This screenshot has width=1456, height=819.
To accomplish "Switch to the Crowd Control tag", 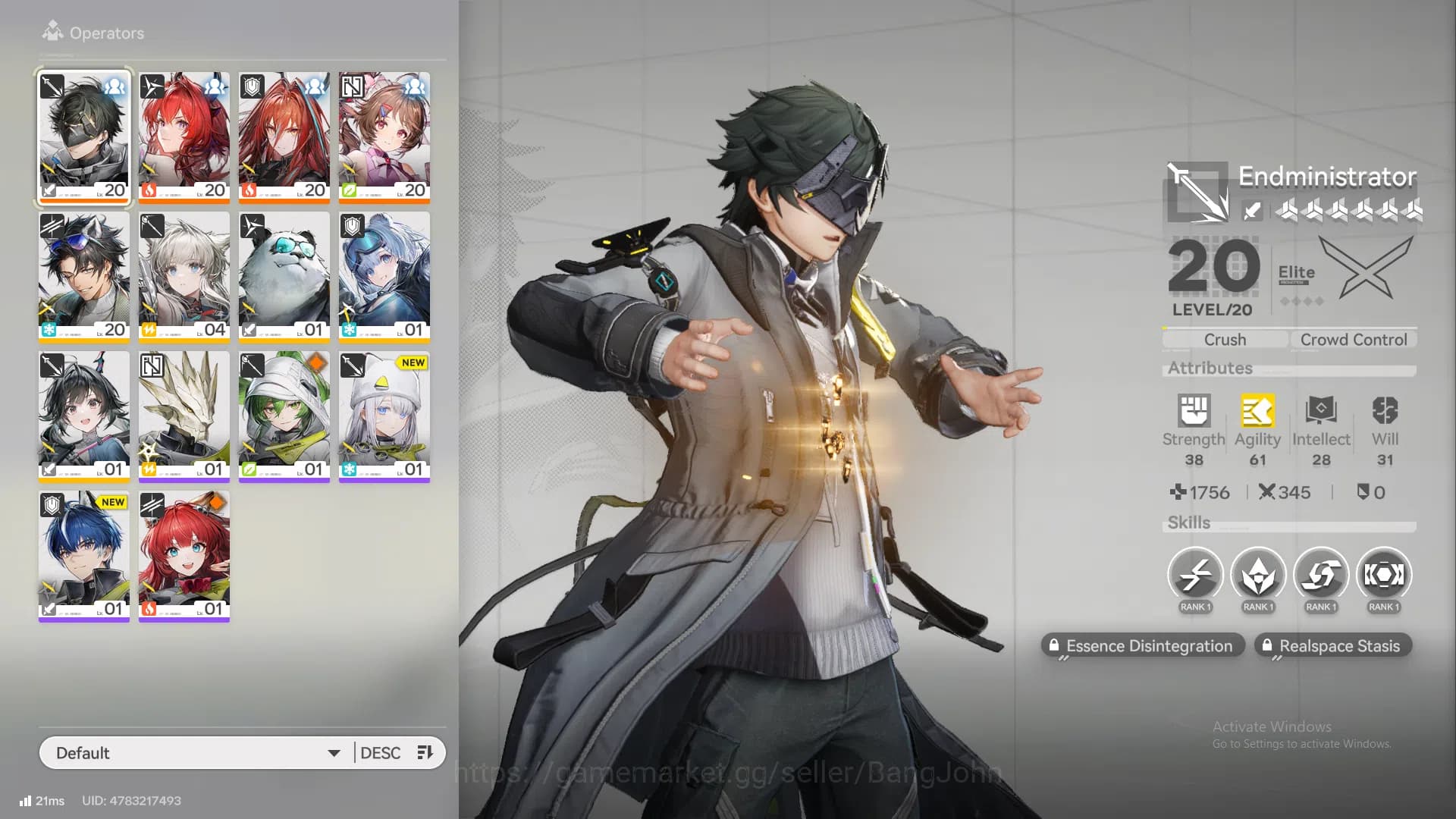I will coord(1354,339).
